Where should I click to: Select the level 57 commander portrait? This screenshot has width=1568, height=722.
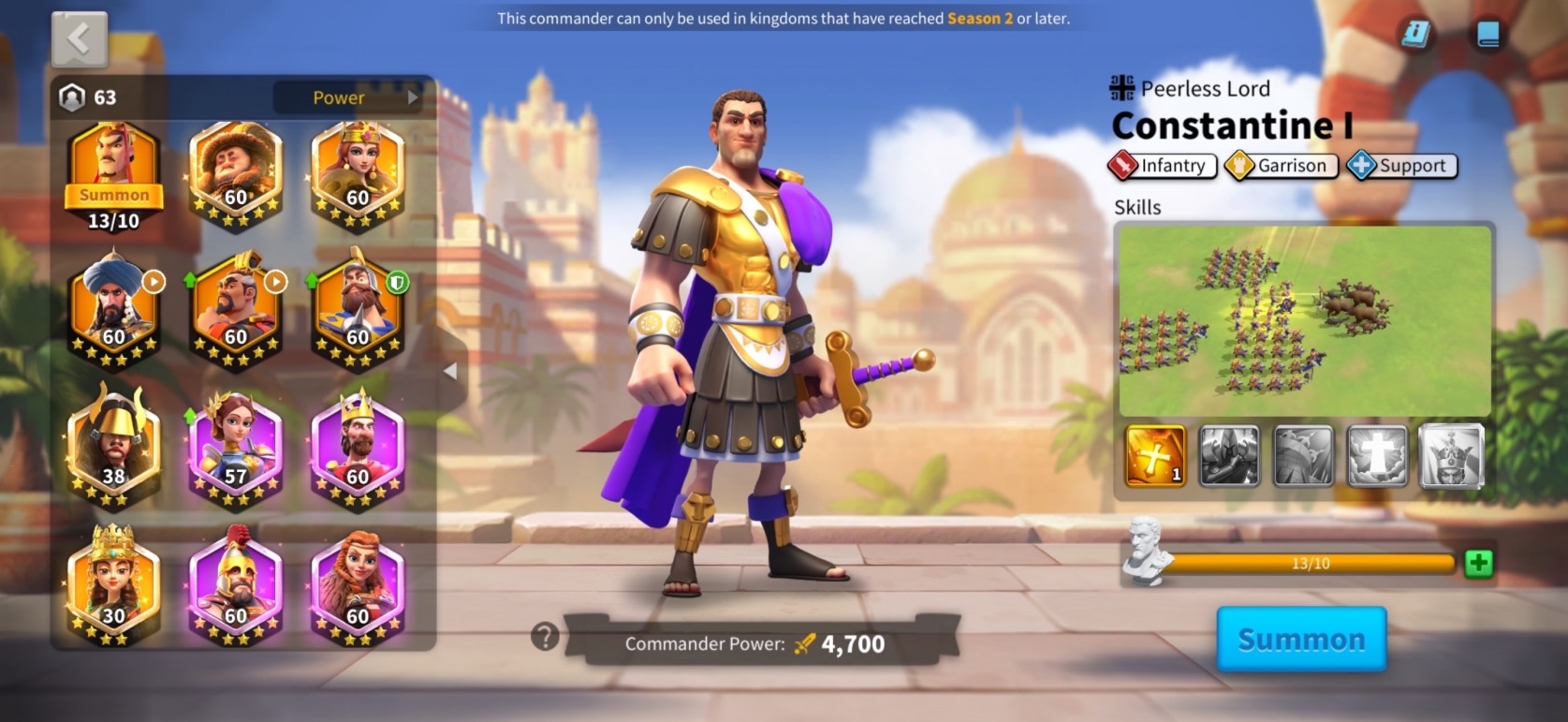[235, 447]
